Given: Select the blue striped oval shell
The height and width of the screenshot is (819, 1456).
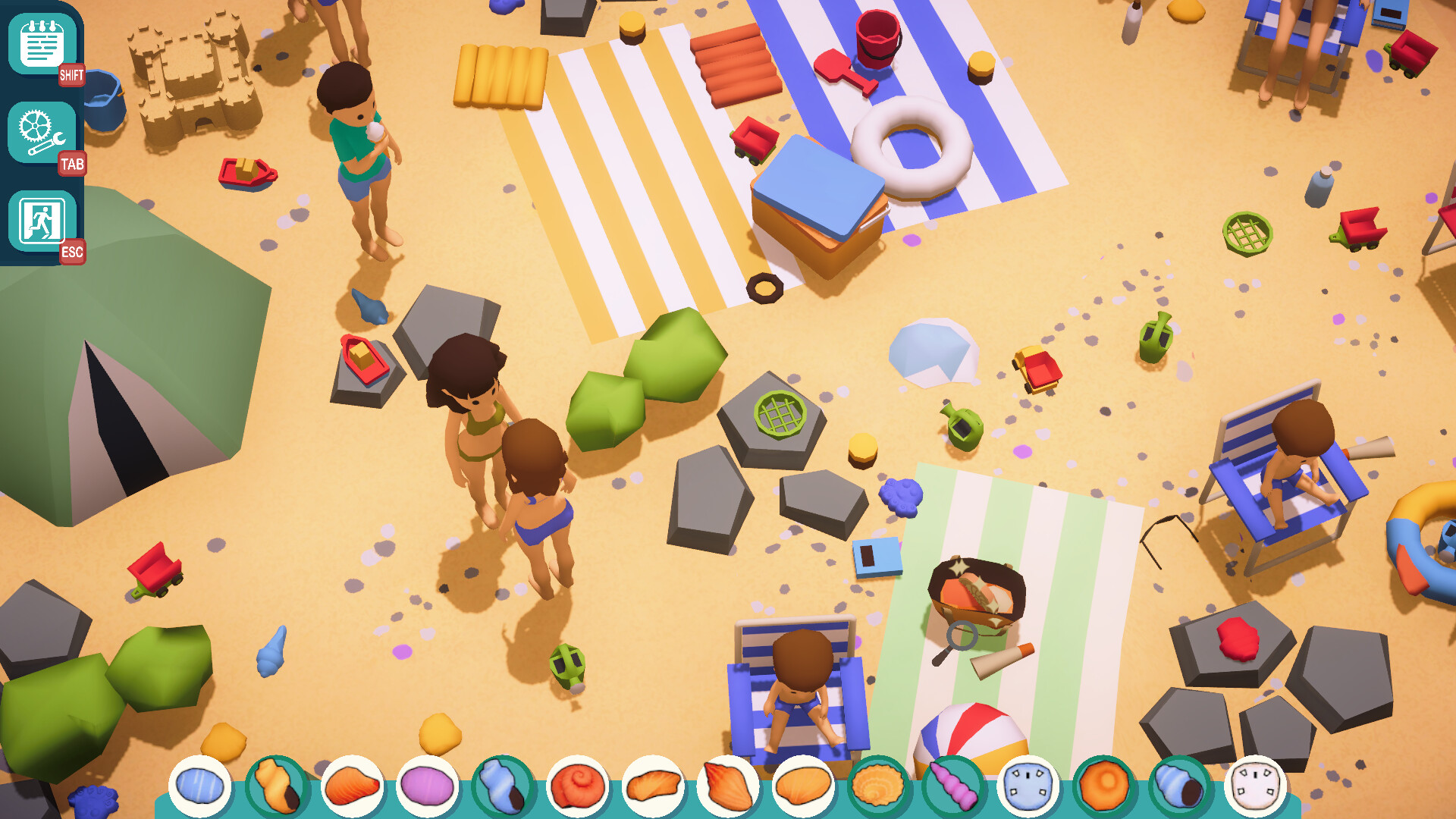Looking at the screenshot, I should click(200, 786).
